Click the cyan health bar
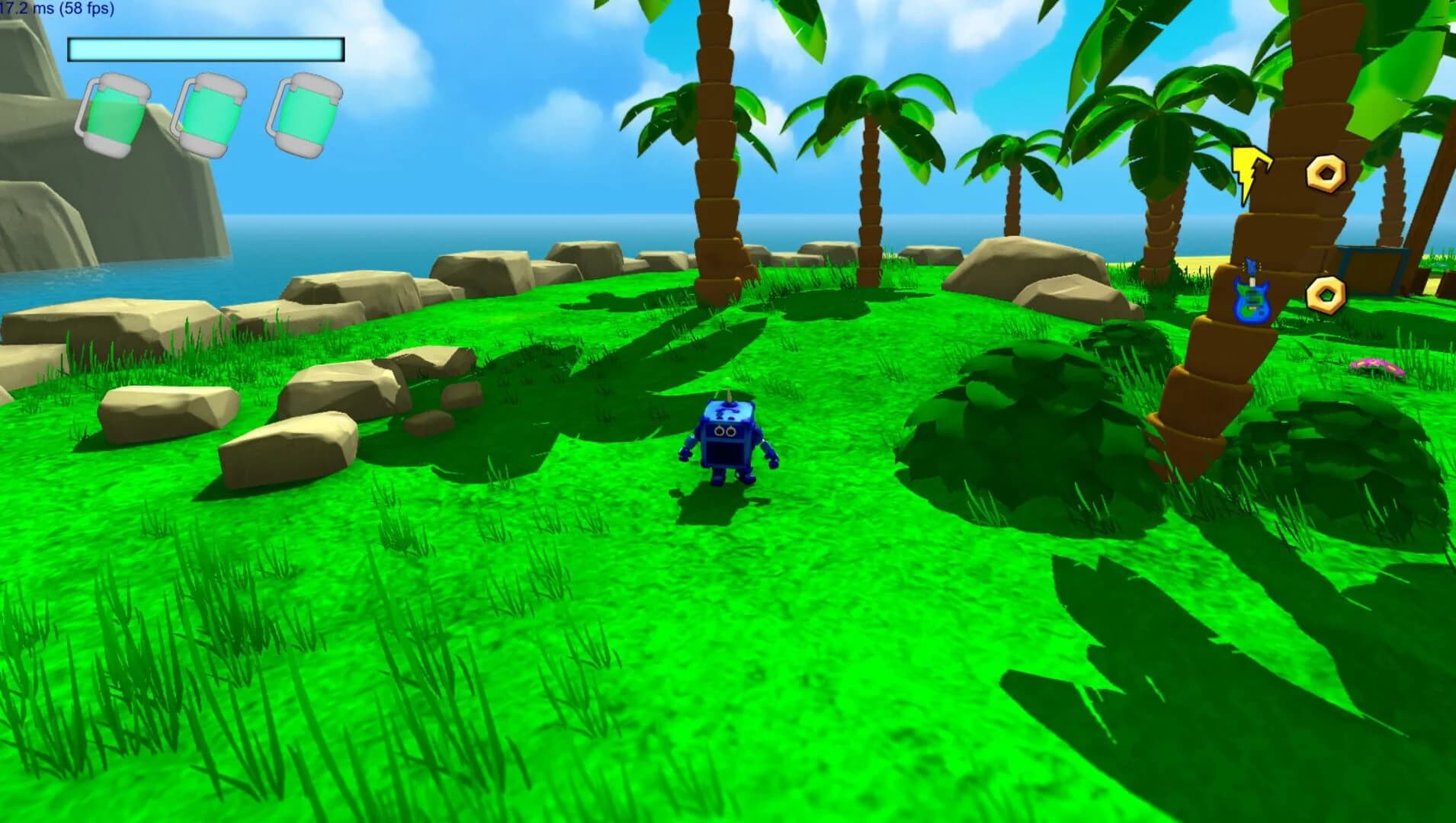 coord(203,49)
